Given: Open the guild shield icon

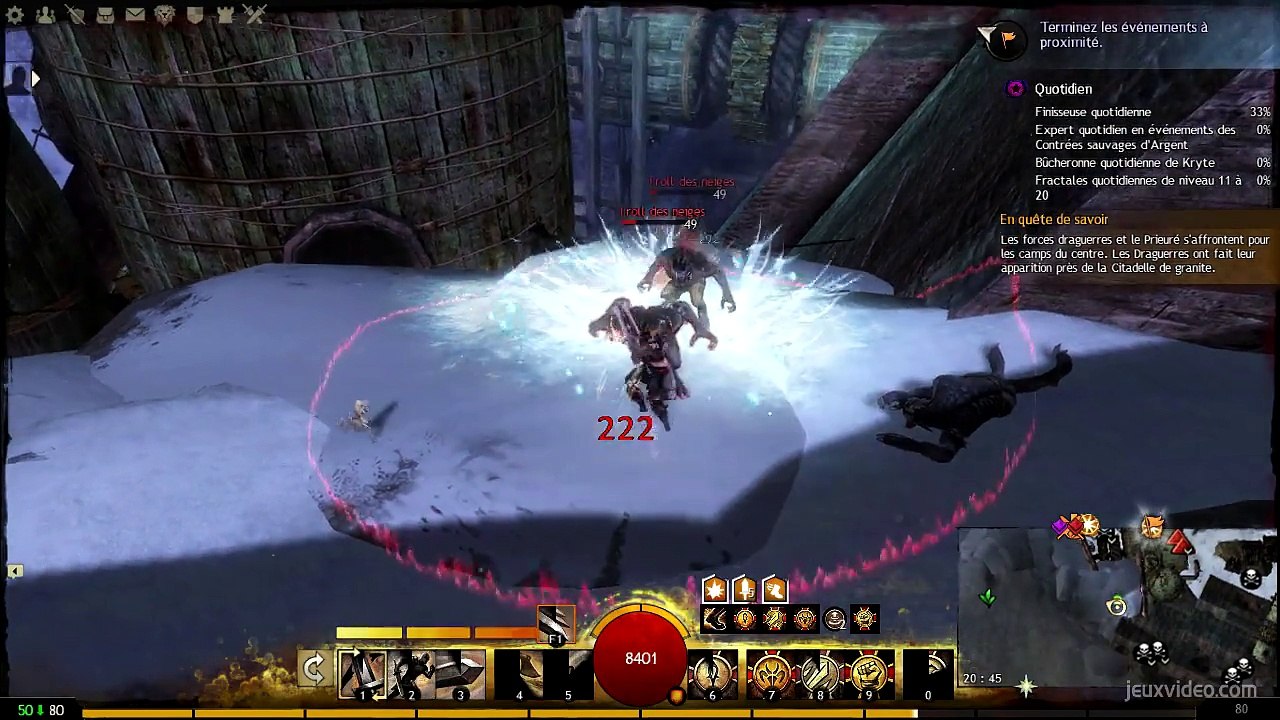Looking at the screenshot, I should (x=195, y=15).
